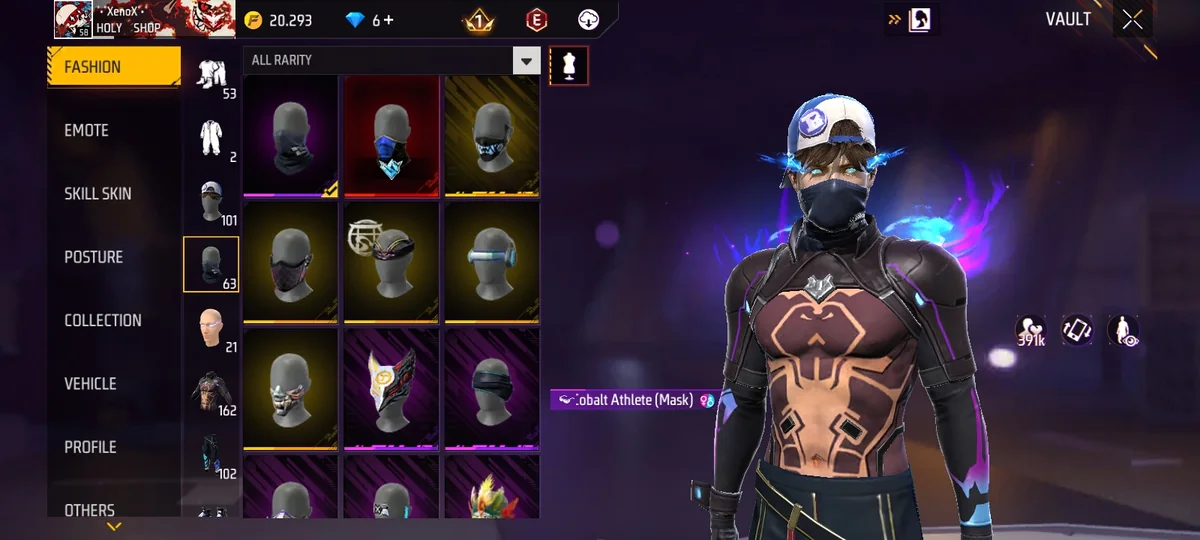Screen dimensions: 1200x540
Task: Select the torso armor category with 162 items
Action: click(211, 390)
